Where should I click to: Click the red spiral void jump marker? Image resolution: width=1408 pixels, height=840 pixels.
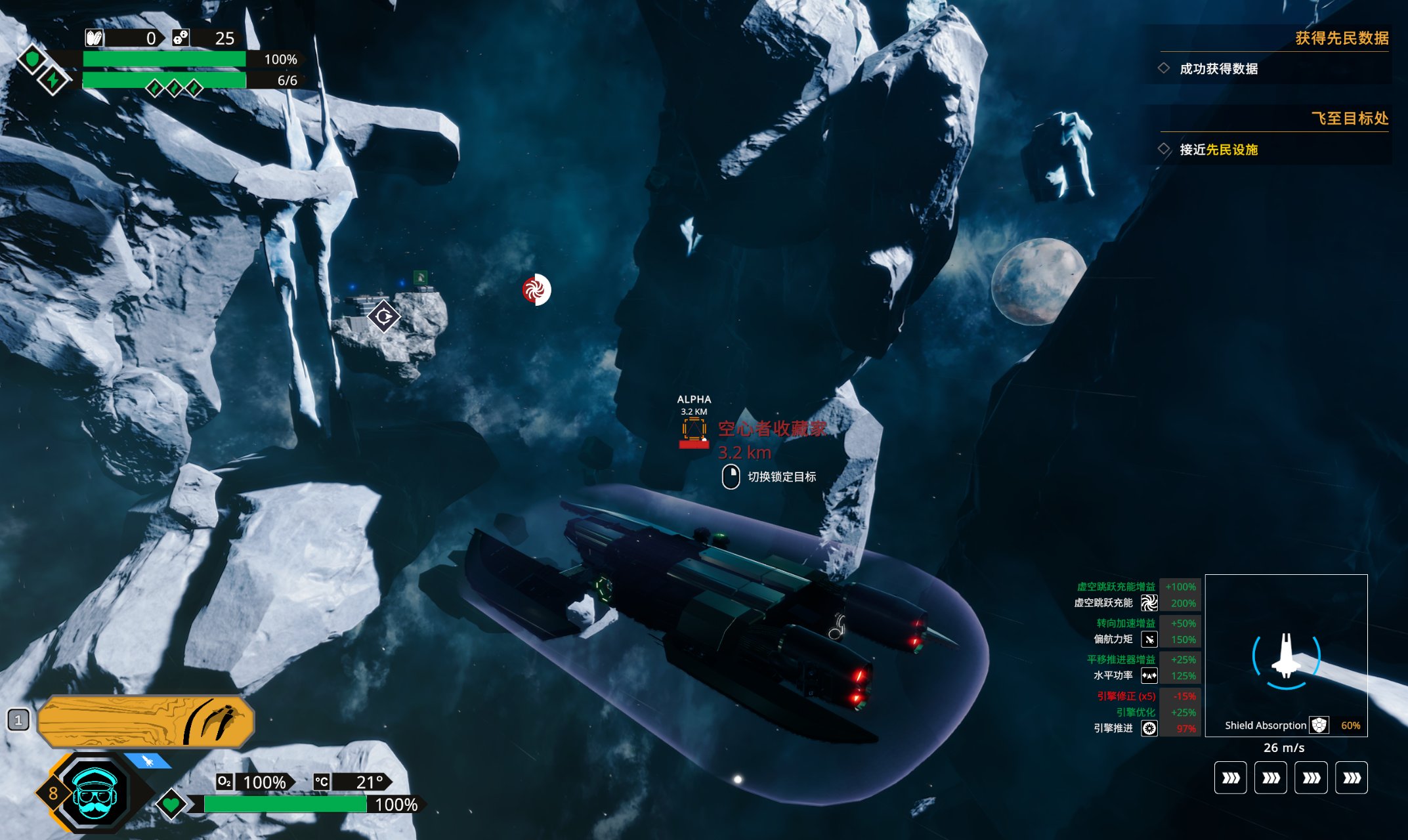(x=536, y=289)
